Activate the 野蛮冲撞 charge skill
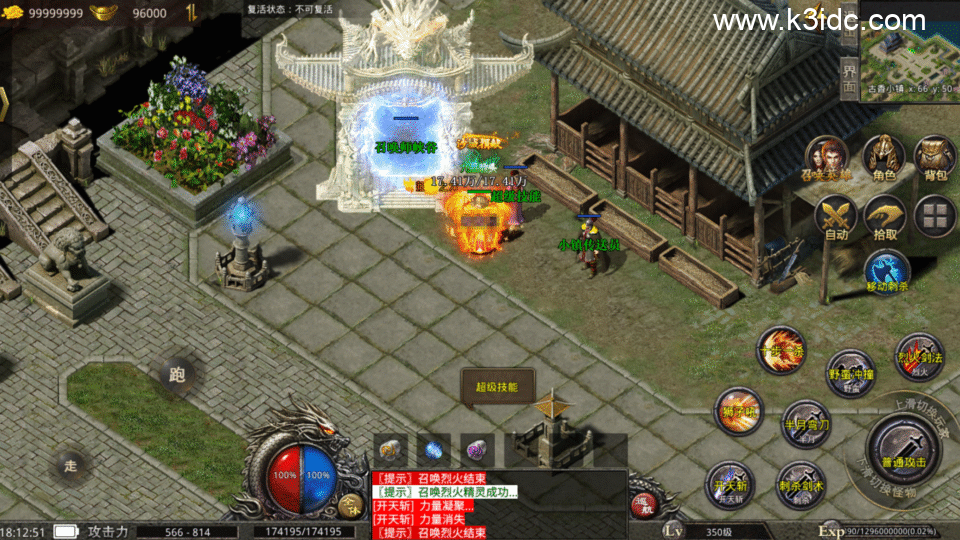This screenshot has height=540, width=960. pyautogui.click(x=851, y=373)
